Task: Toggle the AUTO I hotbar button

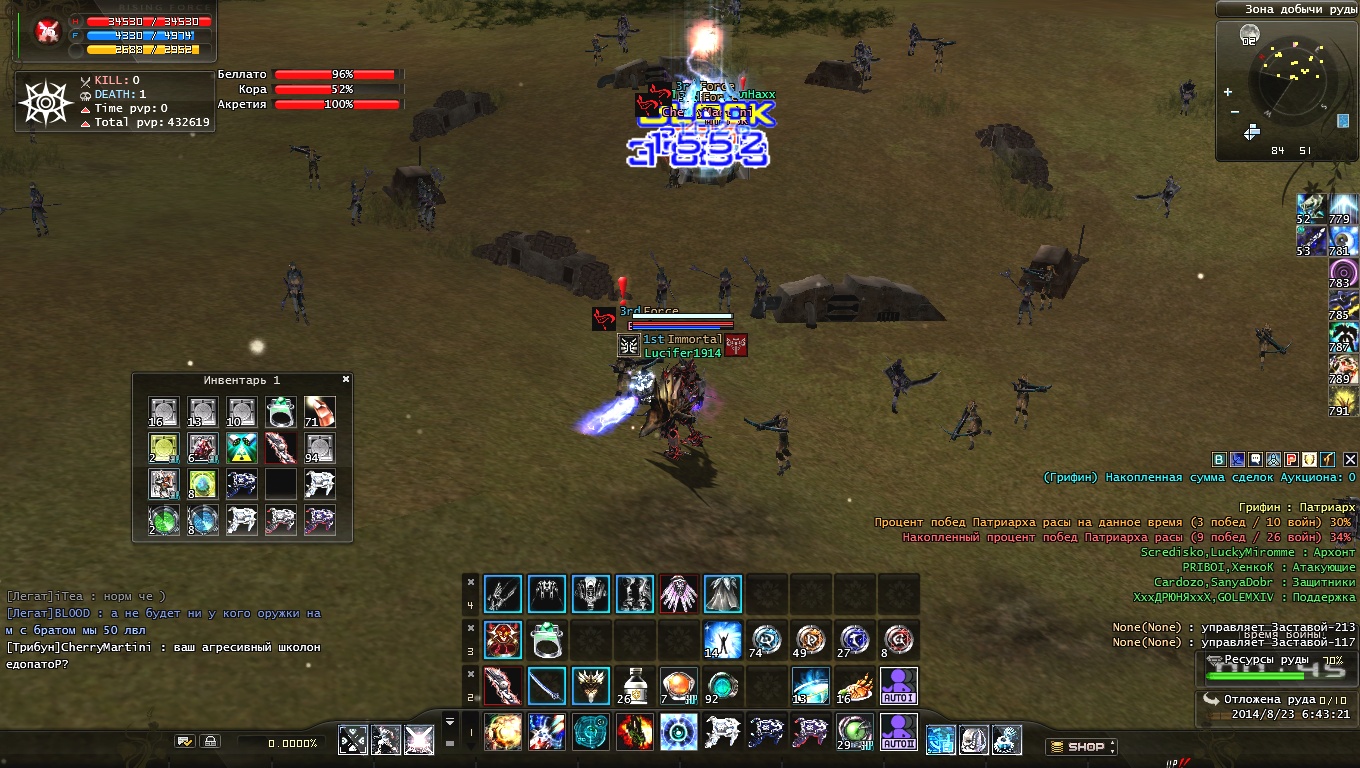Action: point(898,686)
